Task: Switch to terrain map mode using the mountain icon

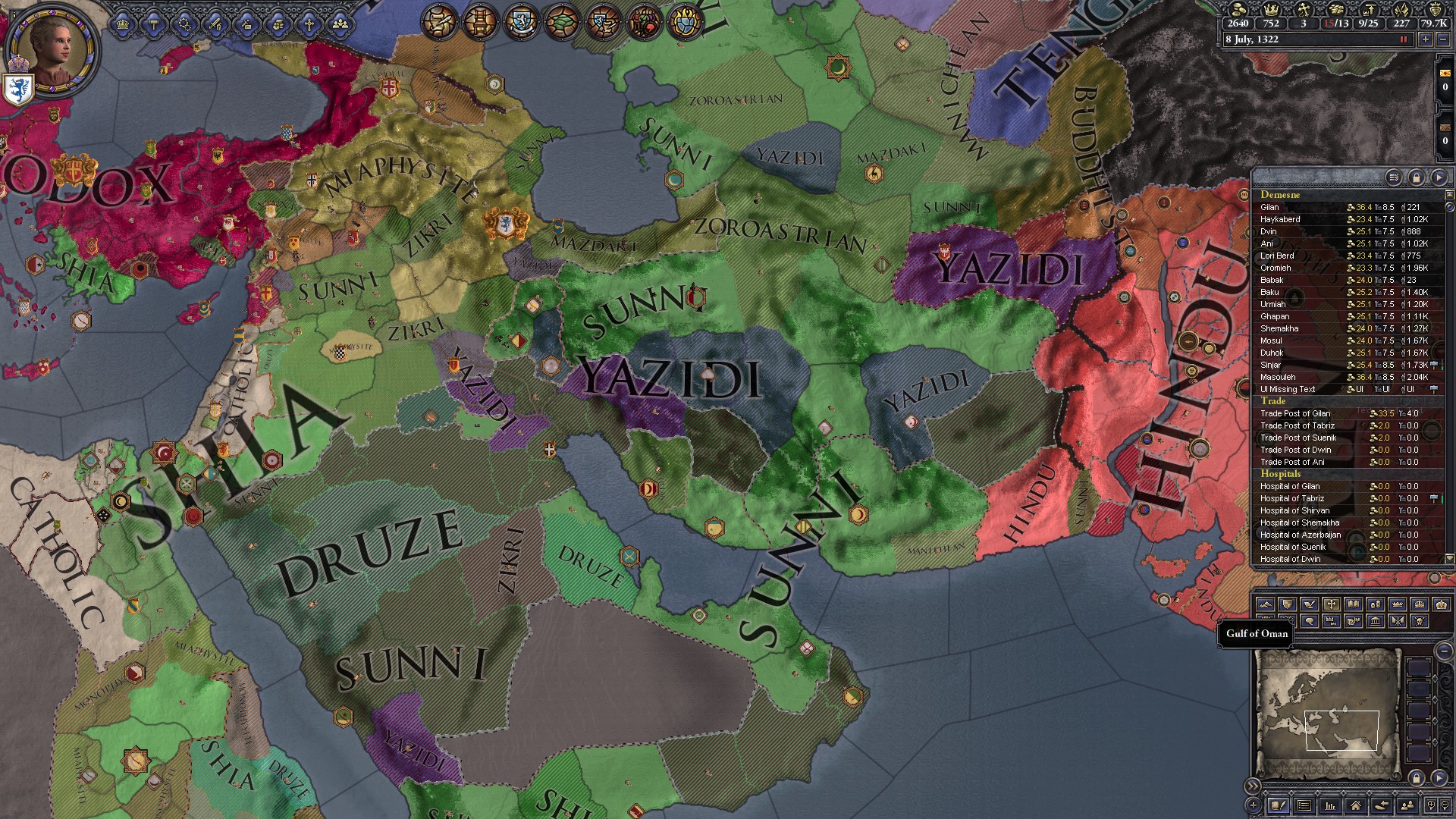Action: click(1265, 604)
